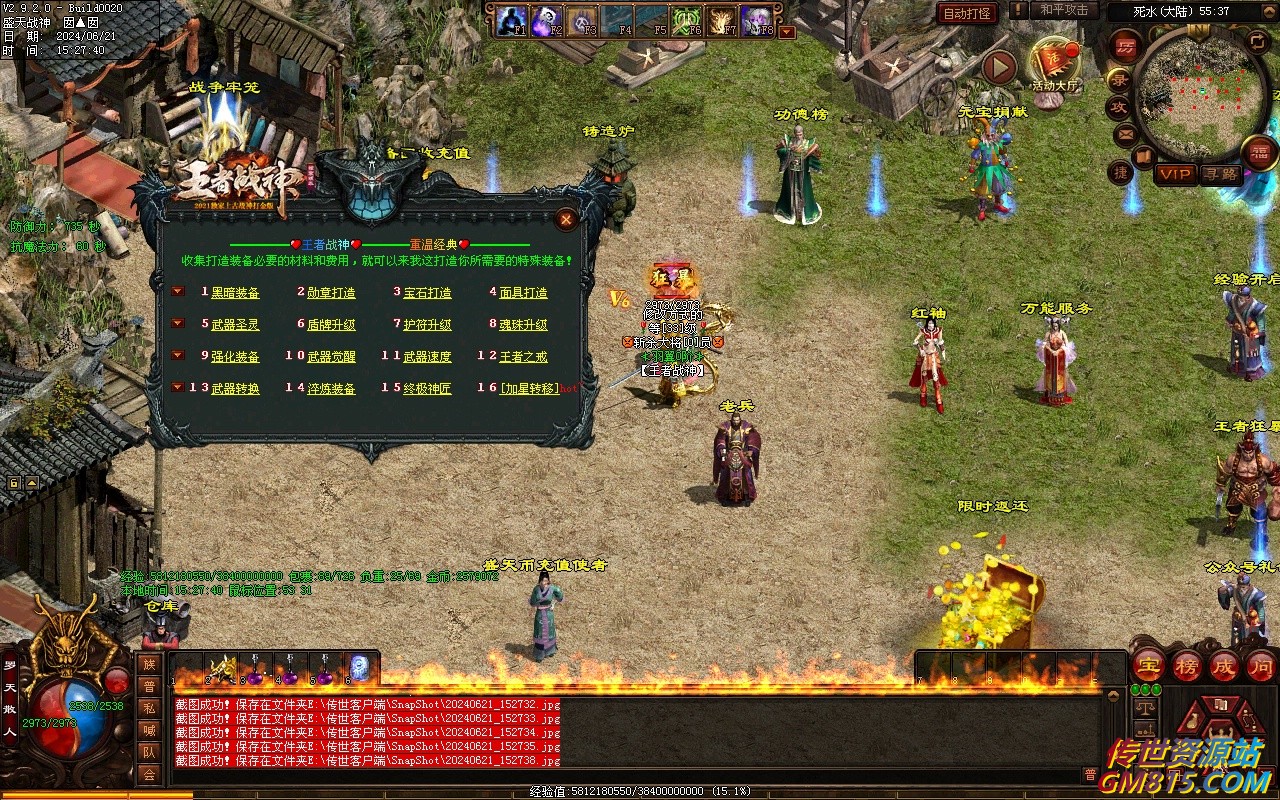The height and width of the screenshot is (800, 1280).
Task: Open the 王者之戒 option
Action: [523, 357]
